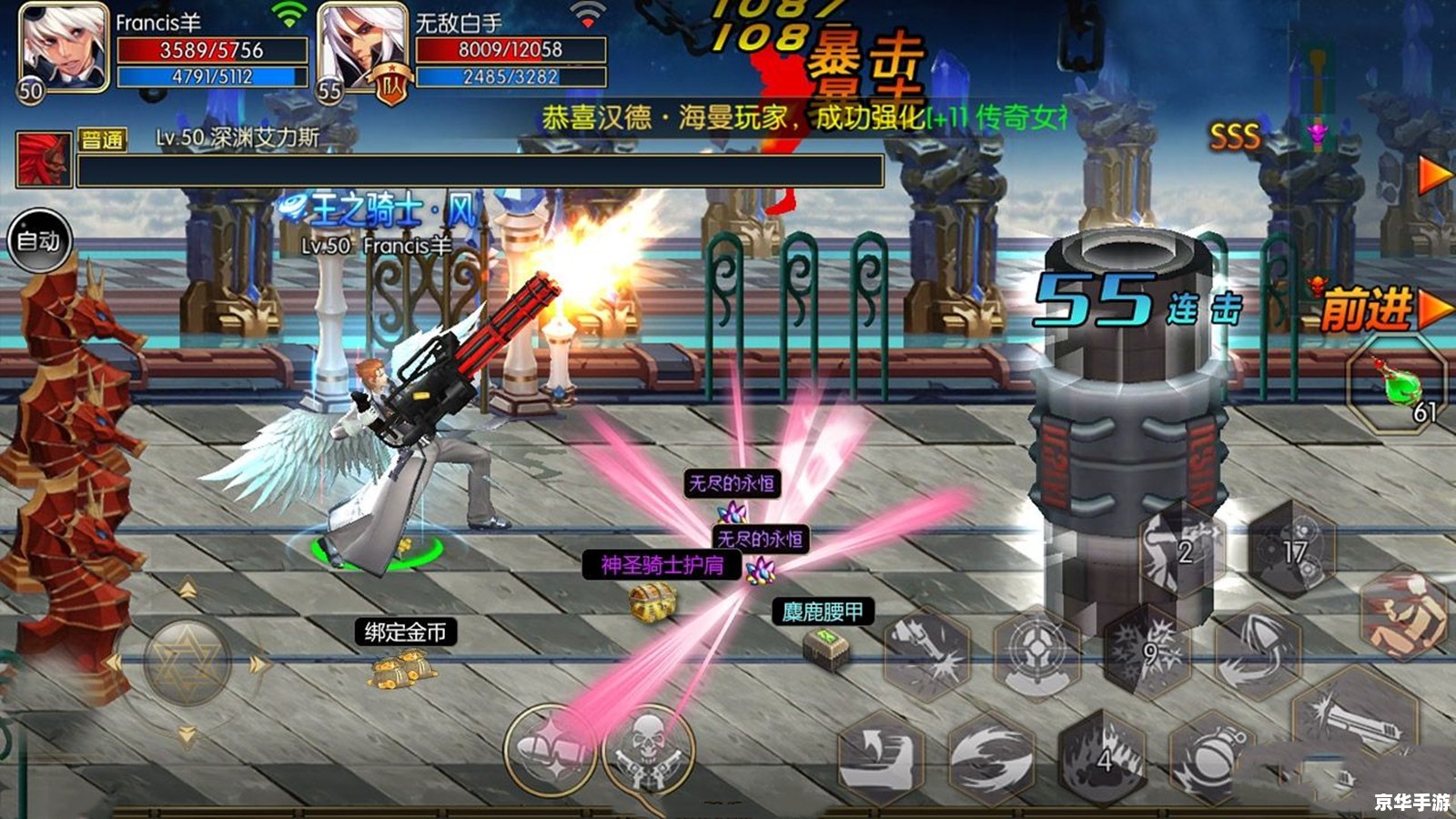
Task: Activate the crosshair target skill
Action: (1036, 652)
